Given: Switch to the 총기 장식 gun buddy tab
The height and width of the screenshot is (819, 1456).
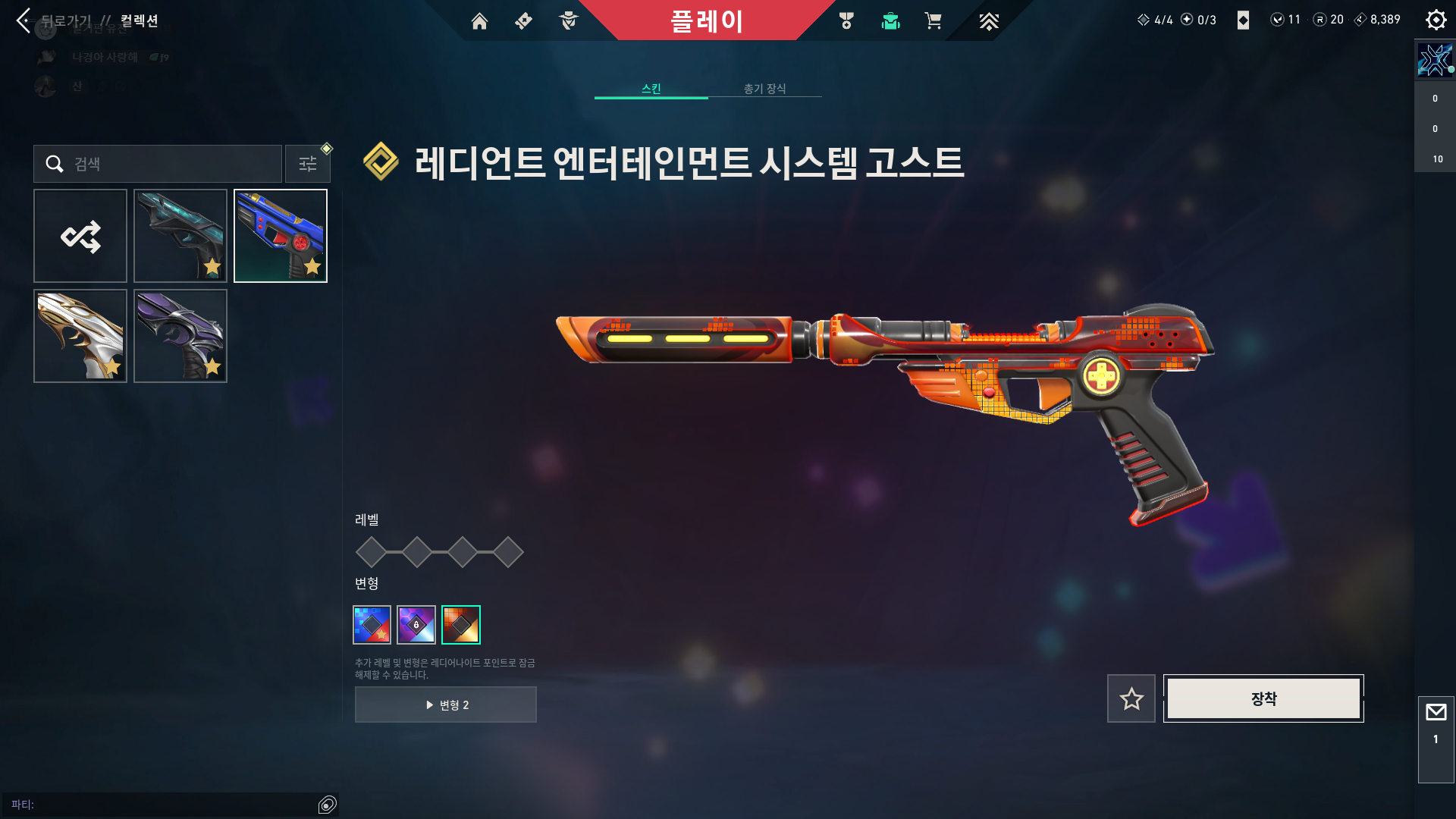Looking at the screenshot, I should pos(764,89).
